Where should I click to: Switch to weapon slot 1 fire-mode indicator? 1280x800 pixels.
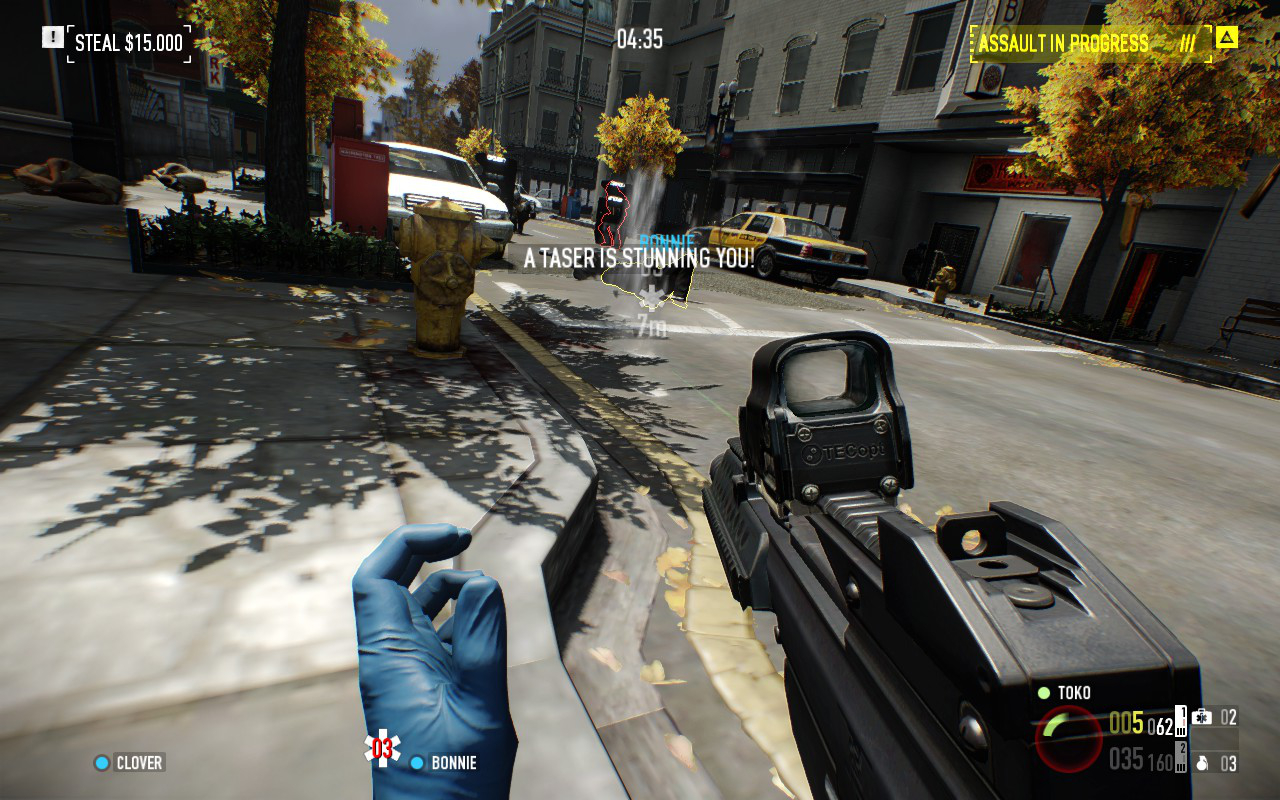click(1181, 721)
